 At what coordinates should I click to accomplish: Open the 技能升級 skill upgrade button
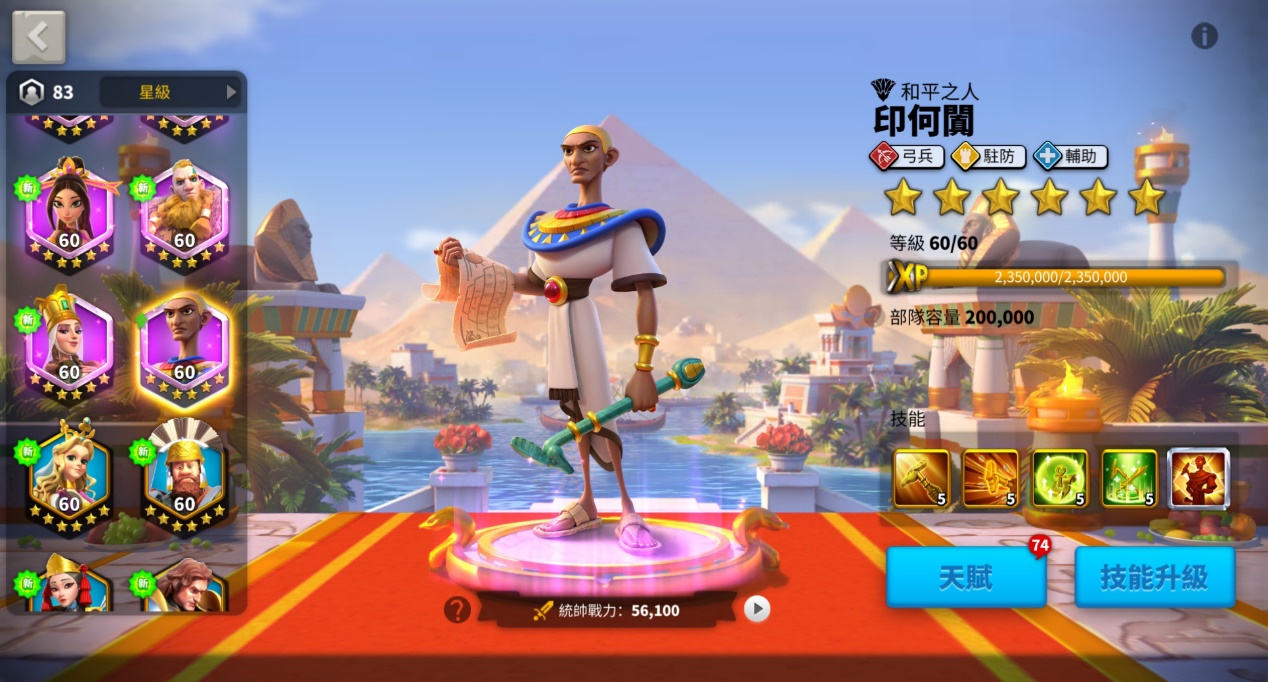1154,577
